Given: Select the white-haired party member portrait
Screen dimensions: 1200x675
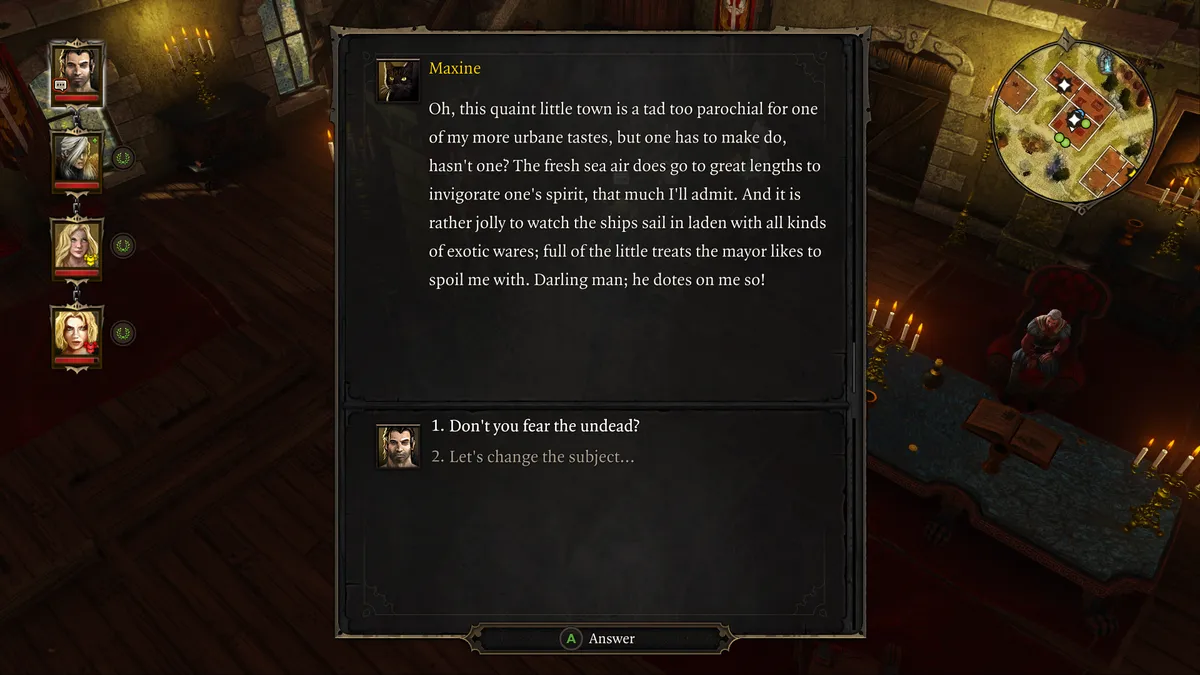Looking at the screenshot, I should tap(76, 158).
